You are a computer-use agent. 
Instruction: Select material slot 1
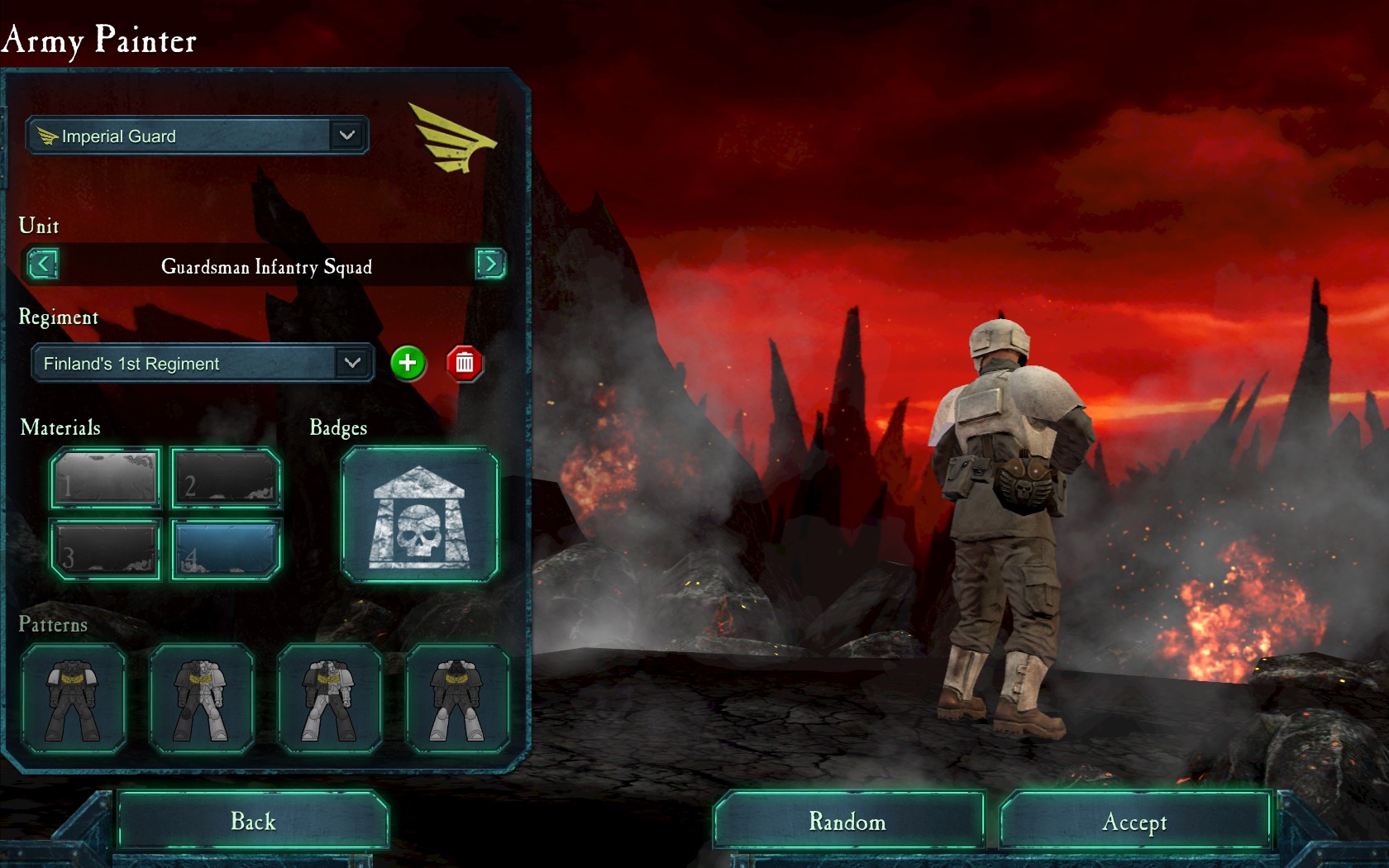click(105, 478)
